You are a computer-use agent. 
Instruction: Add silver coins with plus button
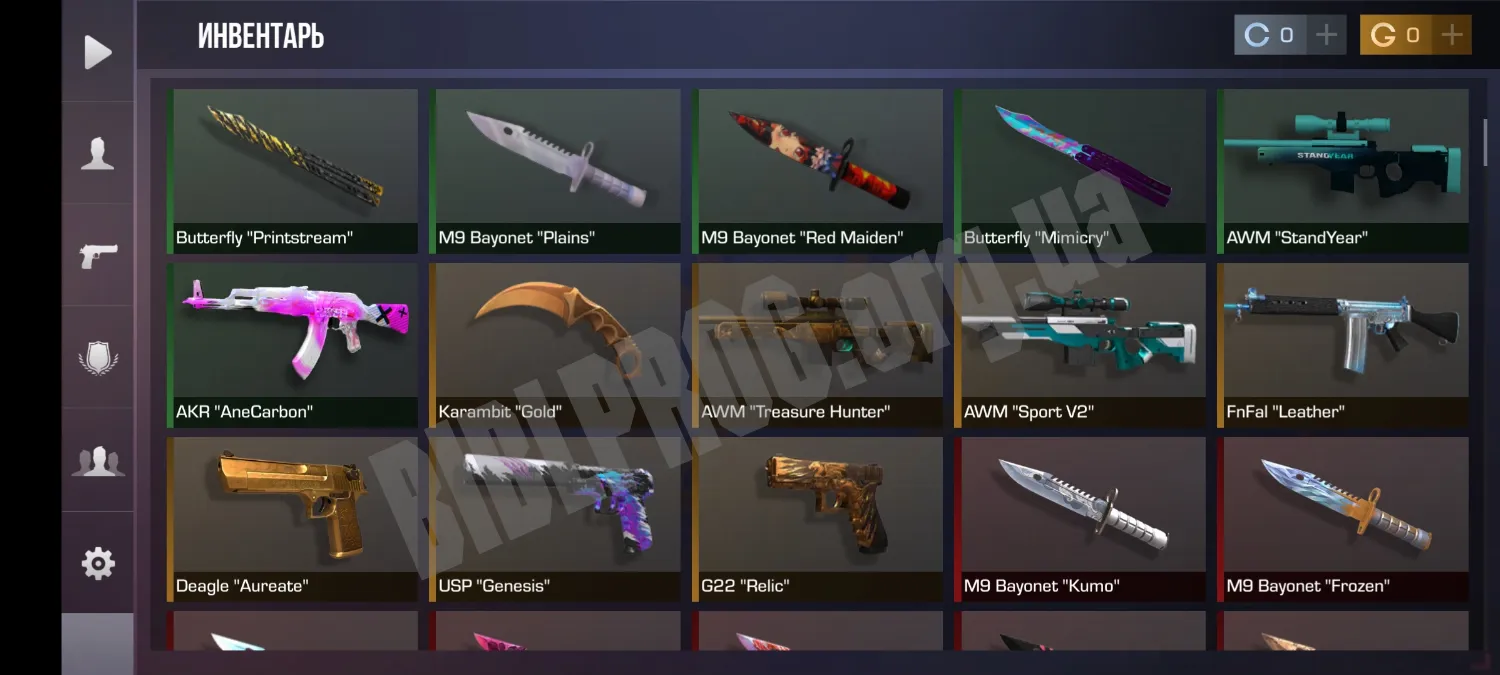point(1326,35)
